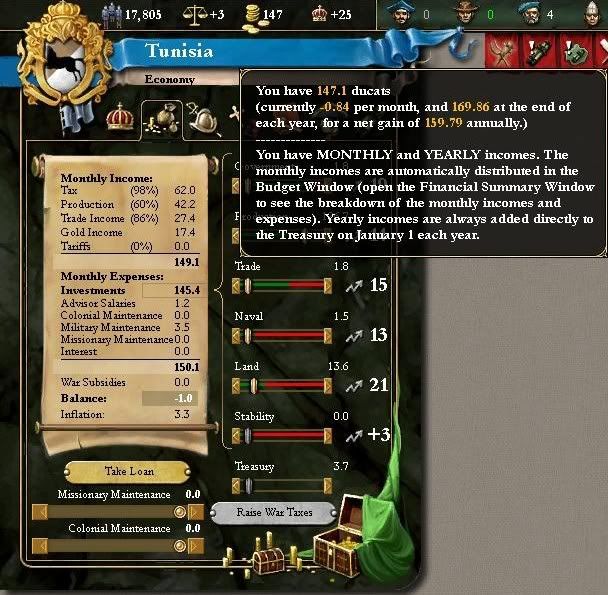Click the Land slider's right arrow
608x595 pixels.
(x=327, y=385)
